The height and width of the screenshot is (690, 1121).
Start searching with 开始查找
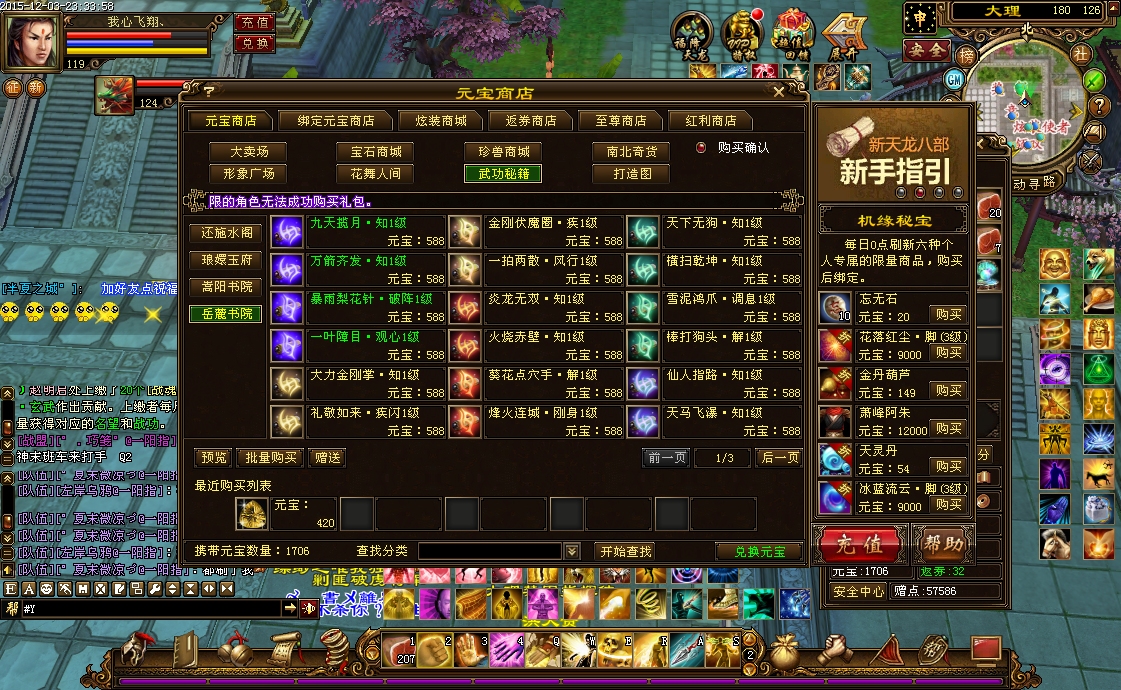[625, 551]
